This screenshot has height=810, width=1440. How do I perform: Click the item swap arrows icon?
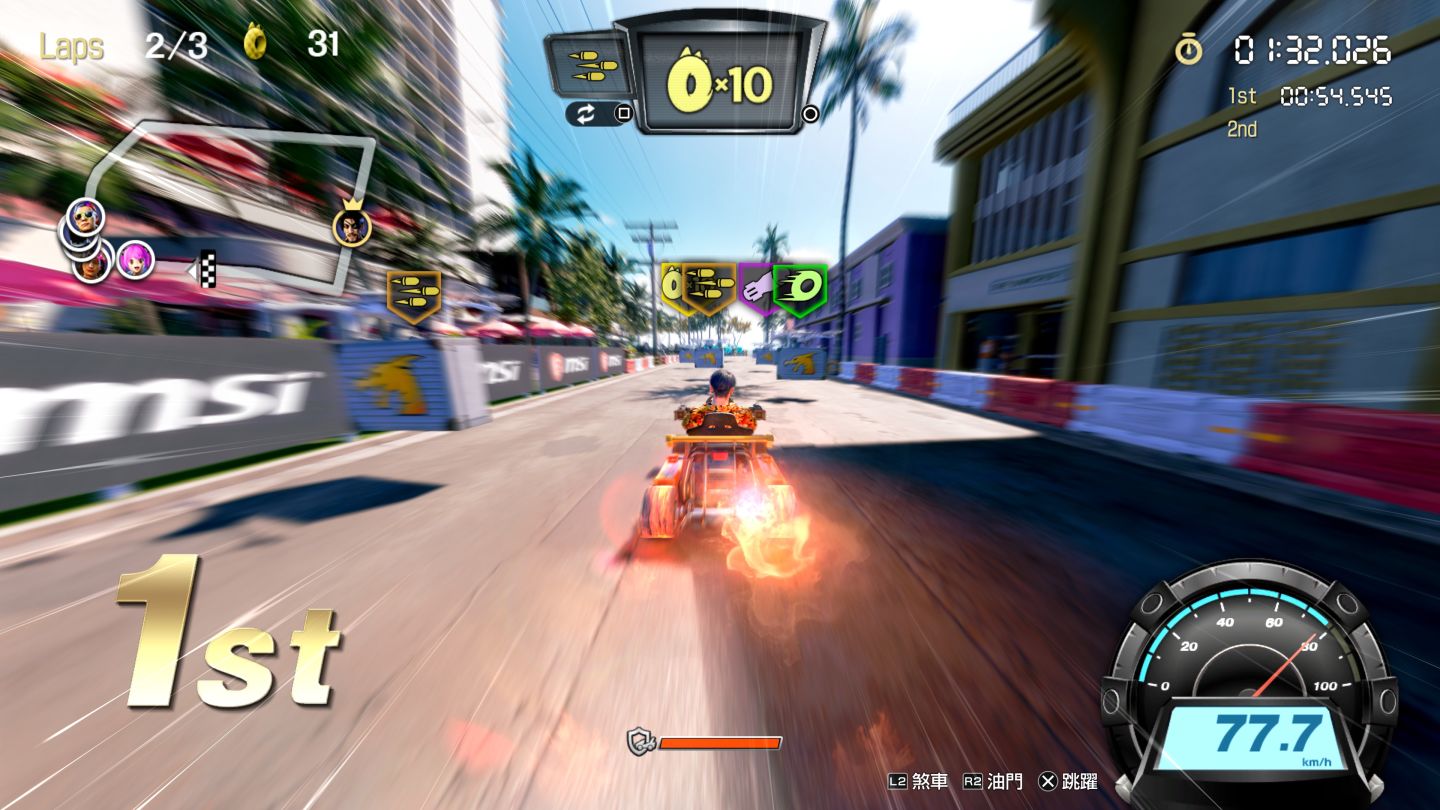point(586,114)
